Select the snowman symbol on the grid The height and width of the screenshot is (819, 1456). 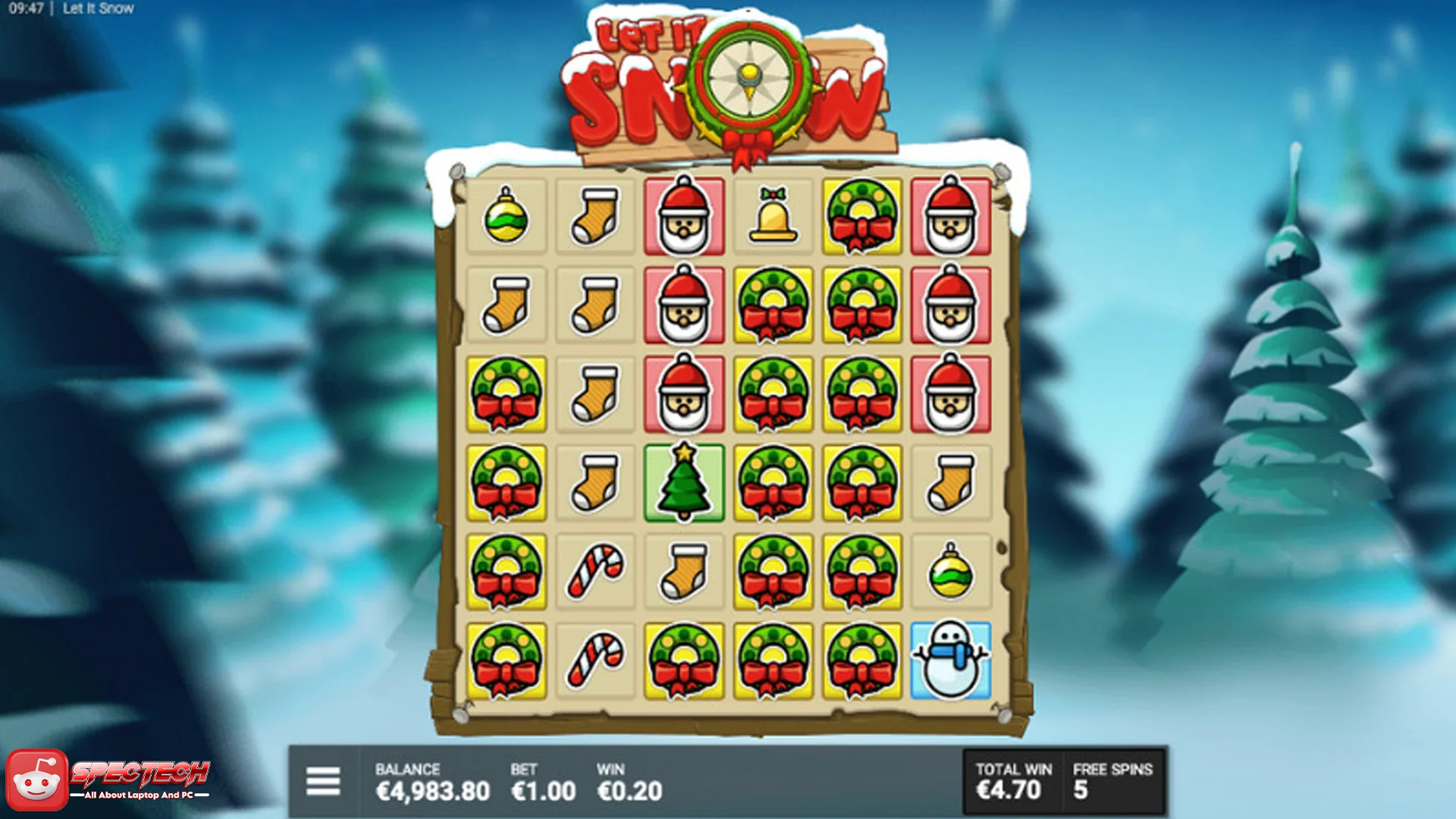951,657
